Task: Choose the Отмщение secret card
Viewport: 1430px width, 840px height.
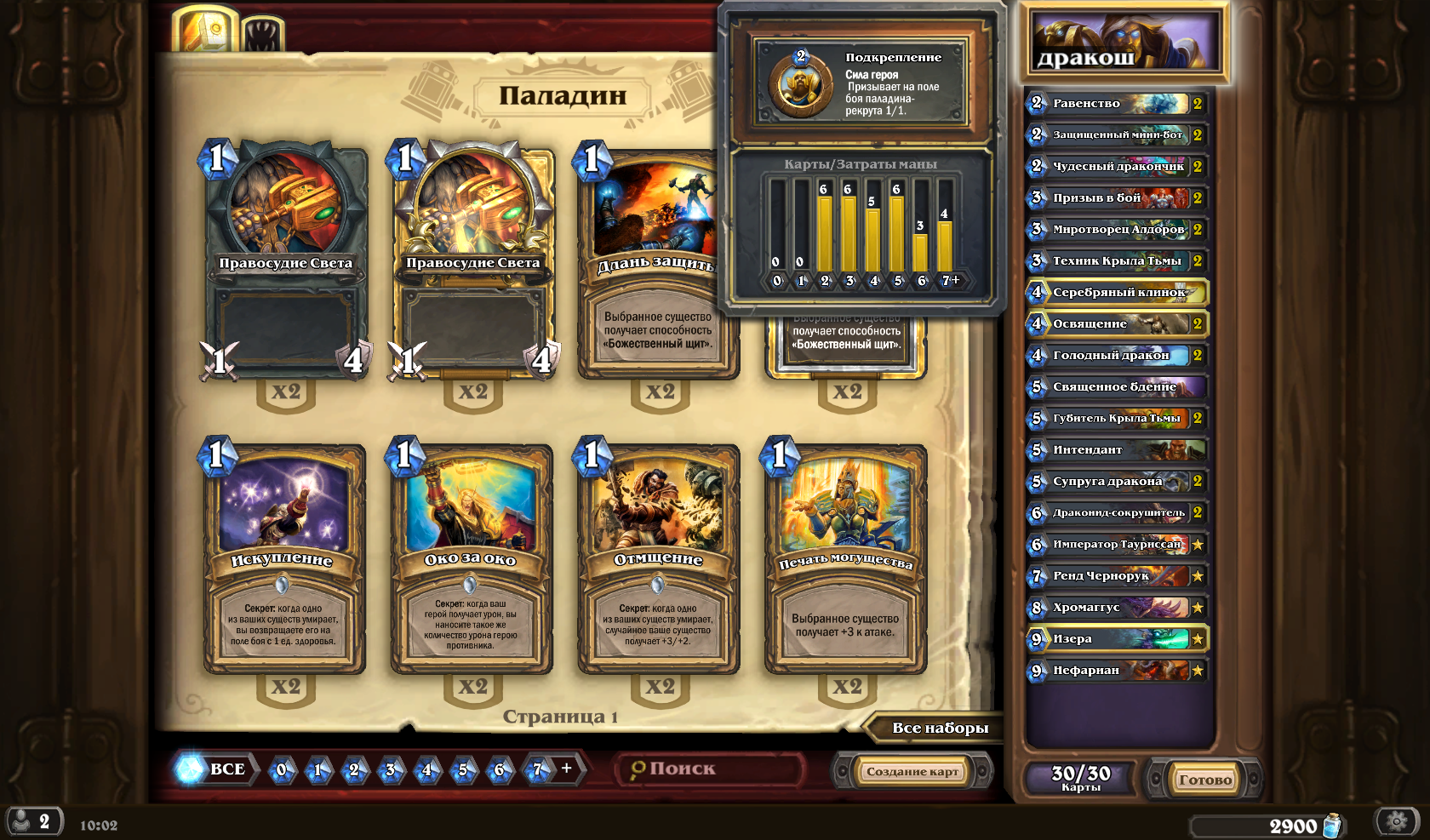Action: (x=659, y=557)
